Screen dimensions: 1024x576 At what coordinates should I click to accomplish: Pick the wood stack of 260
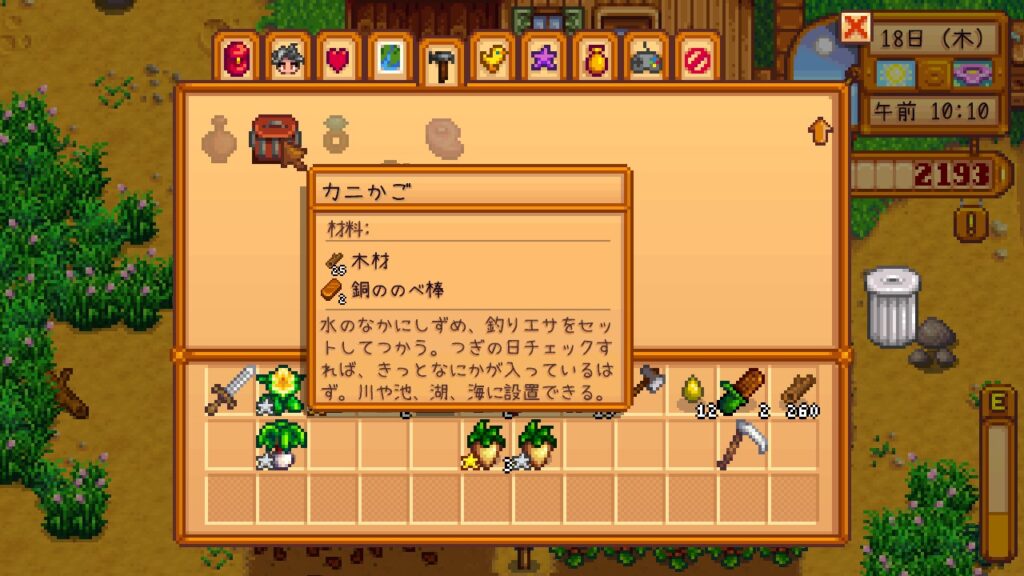pyautogui.click(x=796, y=391)
